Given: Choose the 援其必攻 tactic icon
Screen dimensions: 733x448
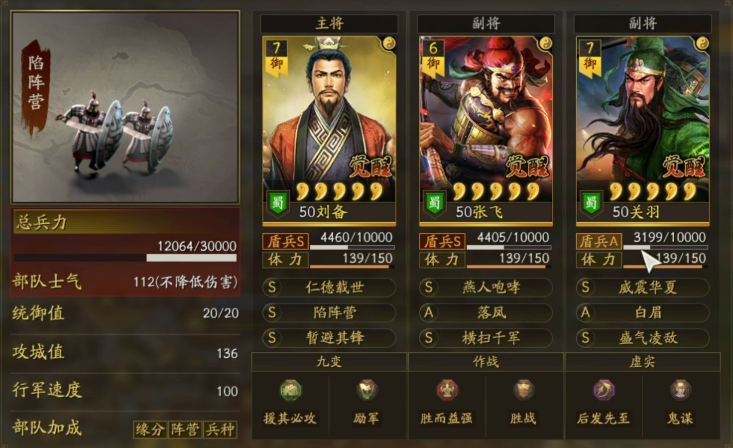Looking at the screenshot, I should click(x=290, y=398).
